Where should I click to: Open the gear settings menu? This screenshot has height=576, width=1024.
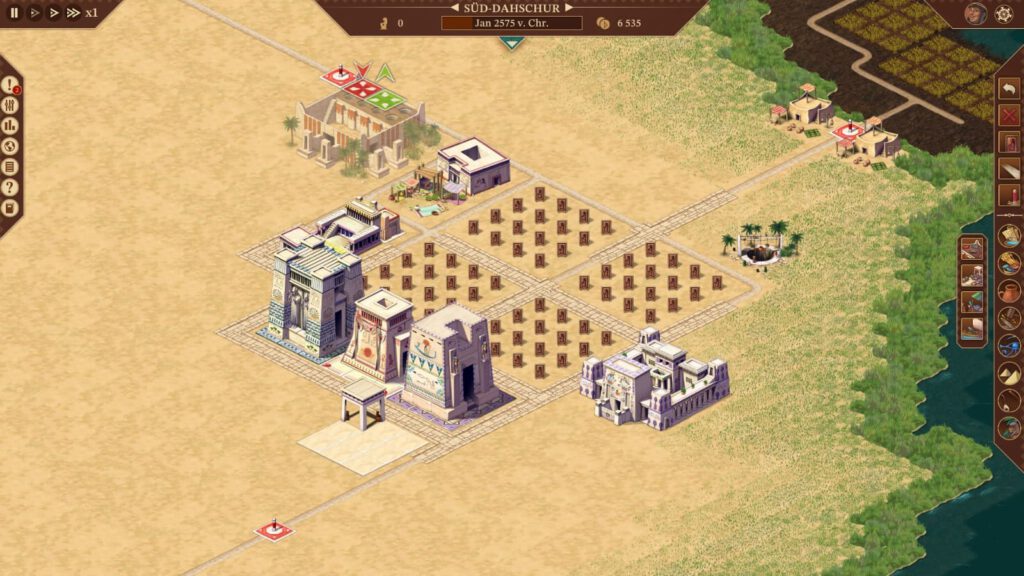point(1003,14)
